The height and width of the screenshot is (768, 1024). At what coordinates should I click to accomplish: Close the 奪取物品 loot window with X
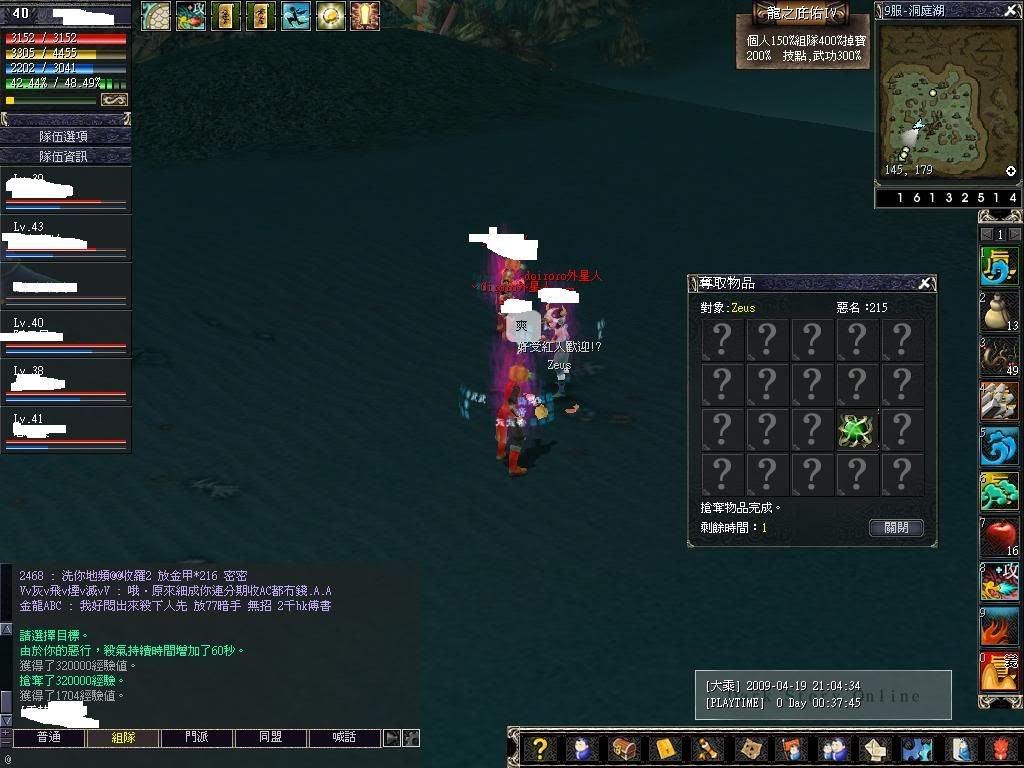926,284
